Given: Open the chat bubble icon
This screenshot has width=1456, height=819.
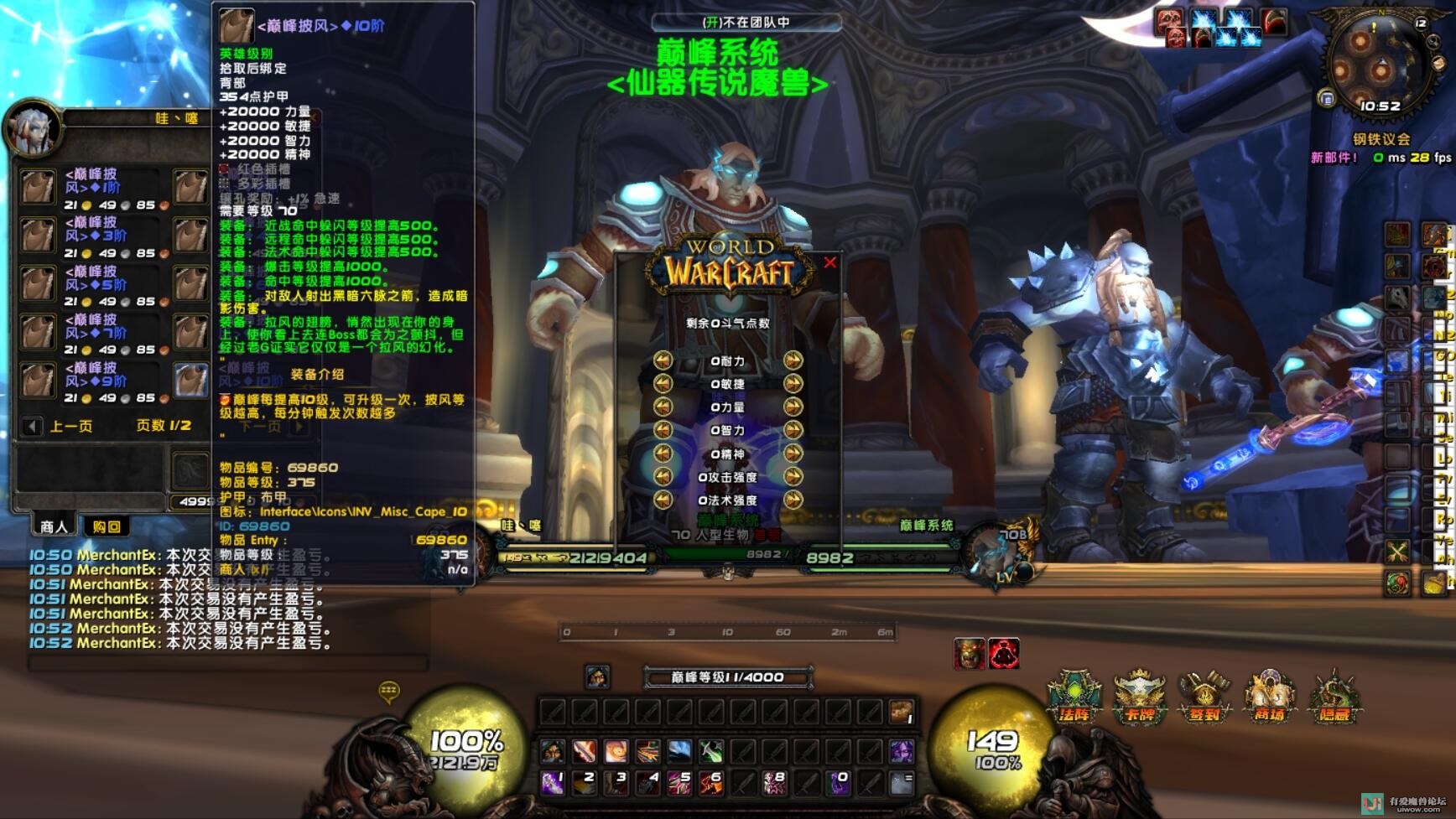Looking at the screenshot, I should (x=389, y=692).
